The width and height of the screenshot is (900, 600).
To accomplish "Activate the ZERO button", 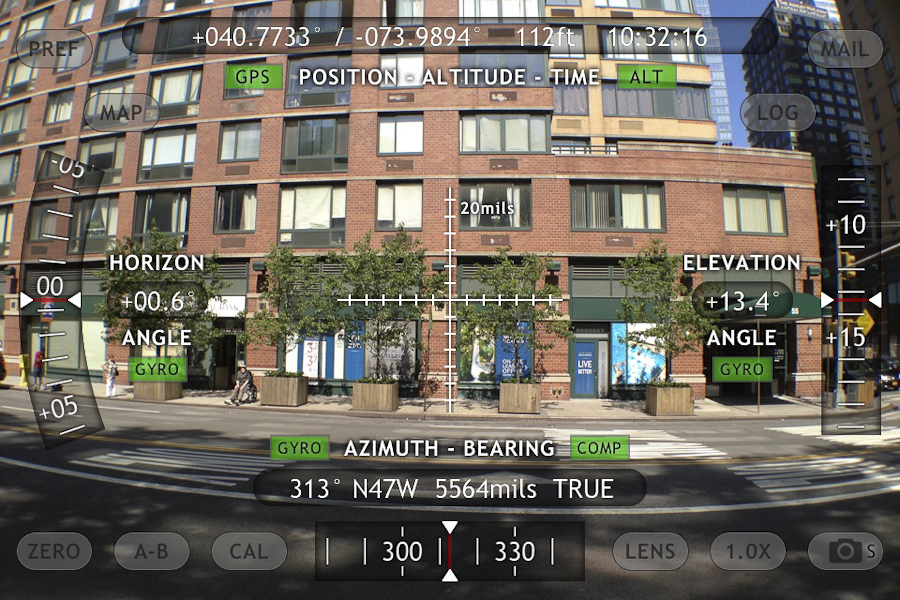I will (x=54, y=551).
